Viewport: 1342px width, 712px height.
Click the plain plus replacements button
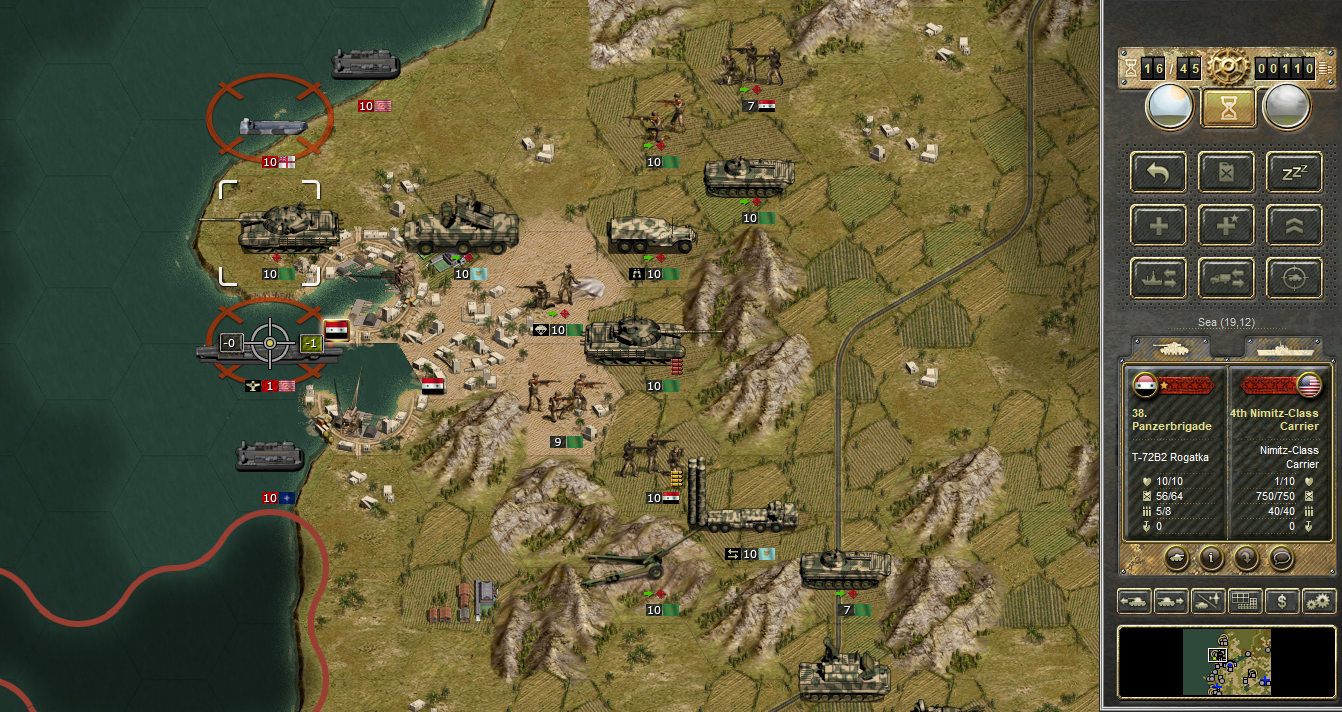[1159, 225]
